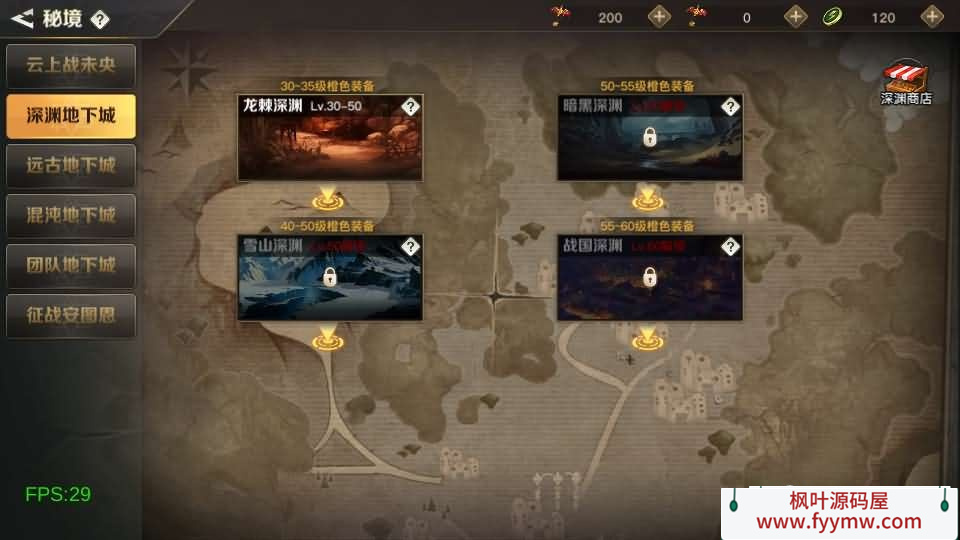Switch to the 混沌地下城 tab
The image size is (960, 540).
tap(71, 215)
